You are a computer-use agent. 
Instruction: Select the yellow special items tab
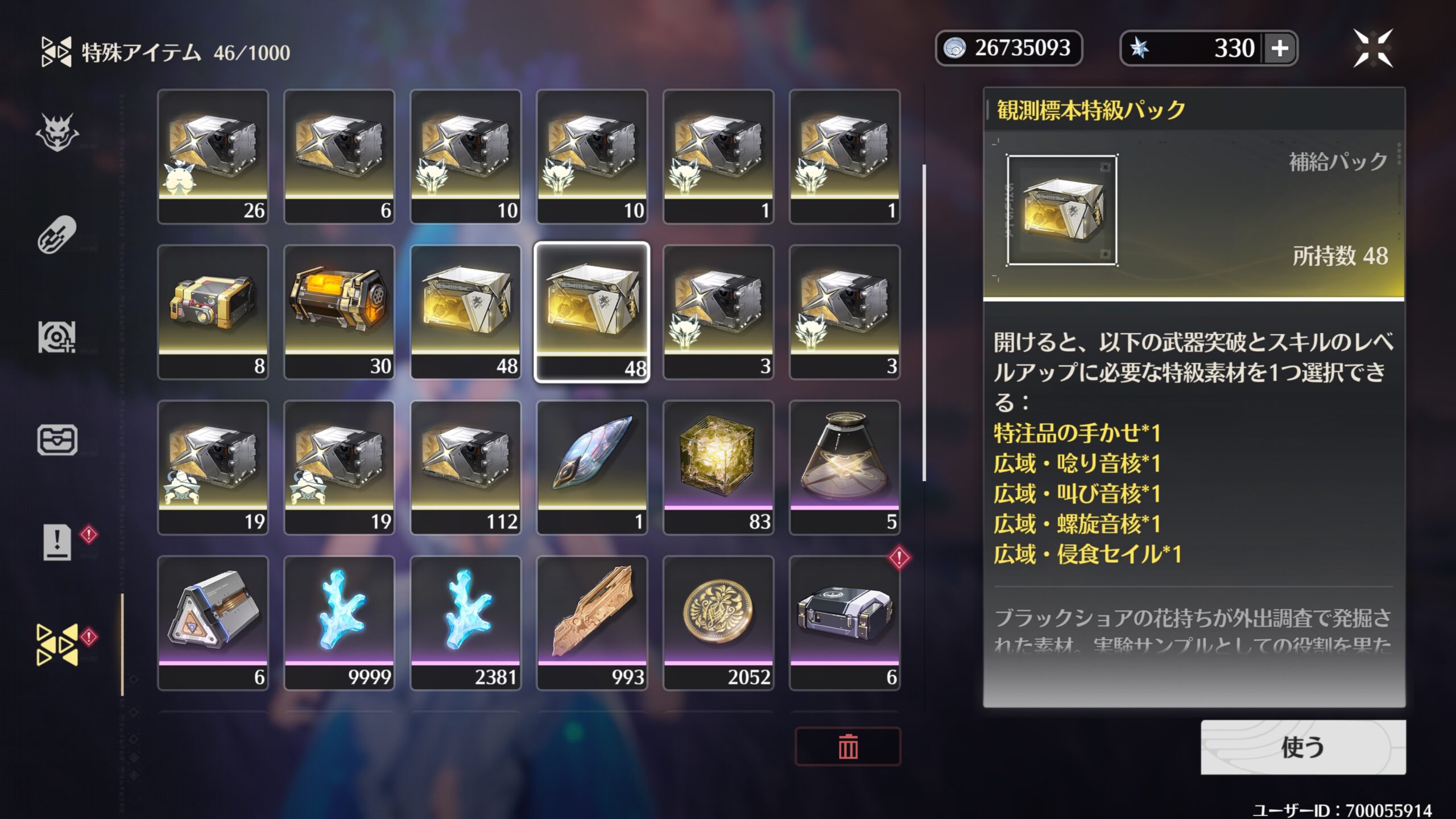click(57, 644)
